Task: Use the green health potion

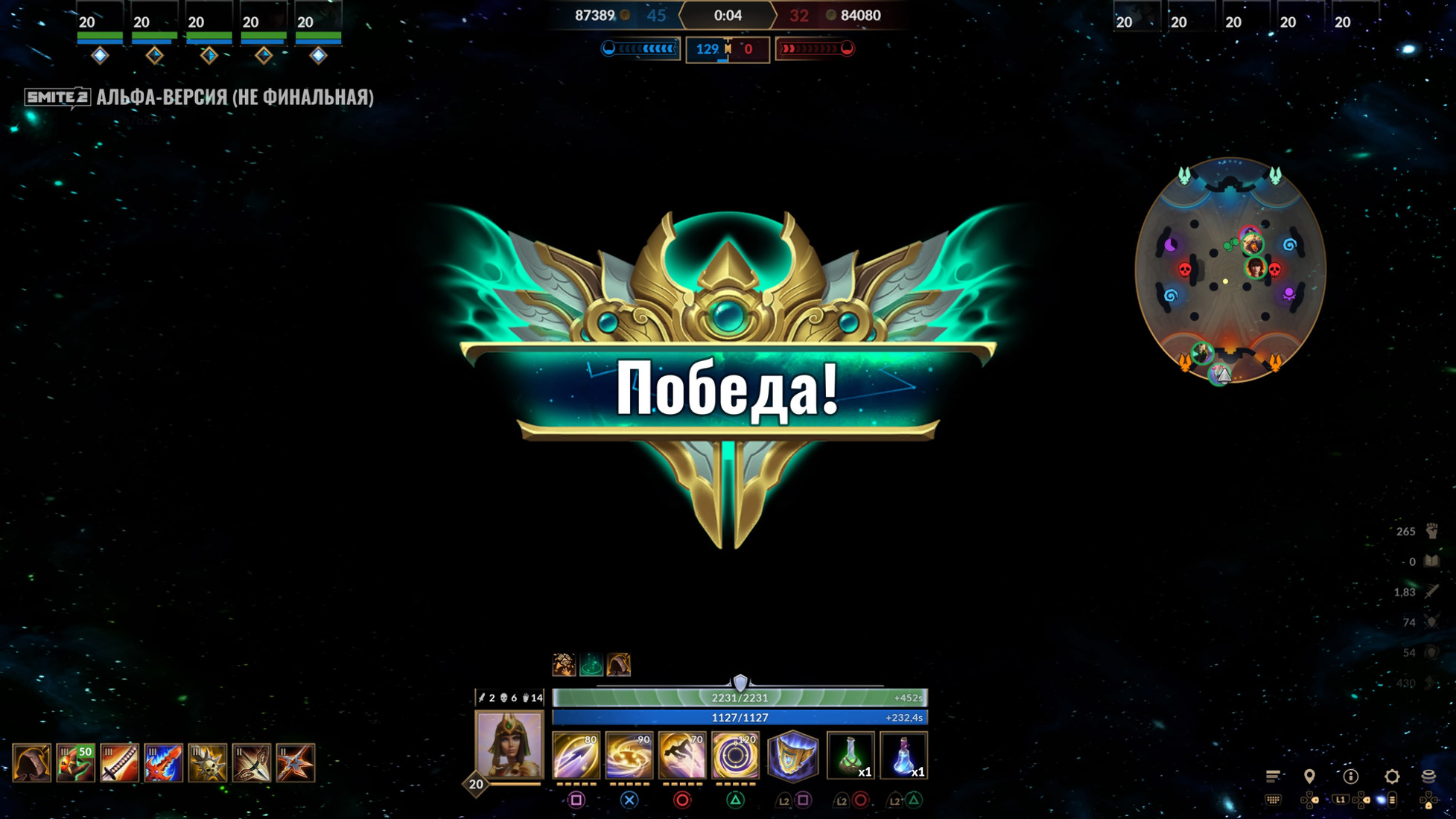Action: [851, 756]
